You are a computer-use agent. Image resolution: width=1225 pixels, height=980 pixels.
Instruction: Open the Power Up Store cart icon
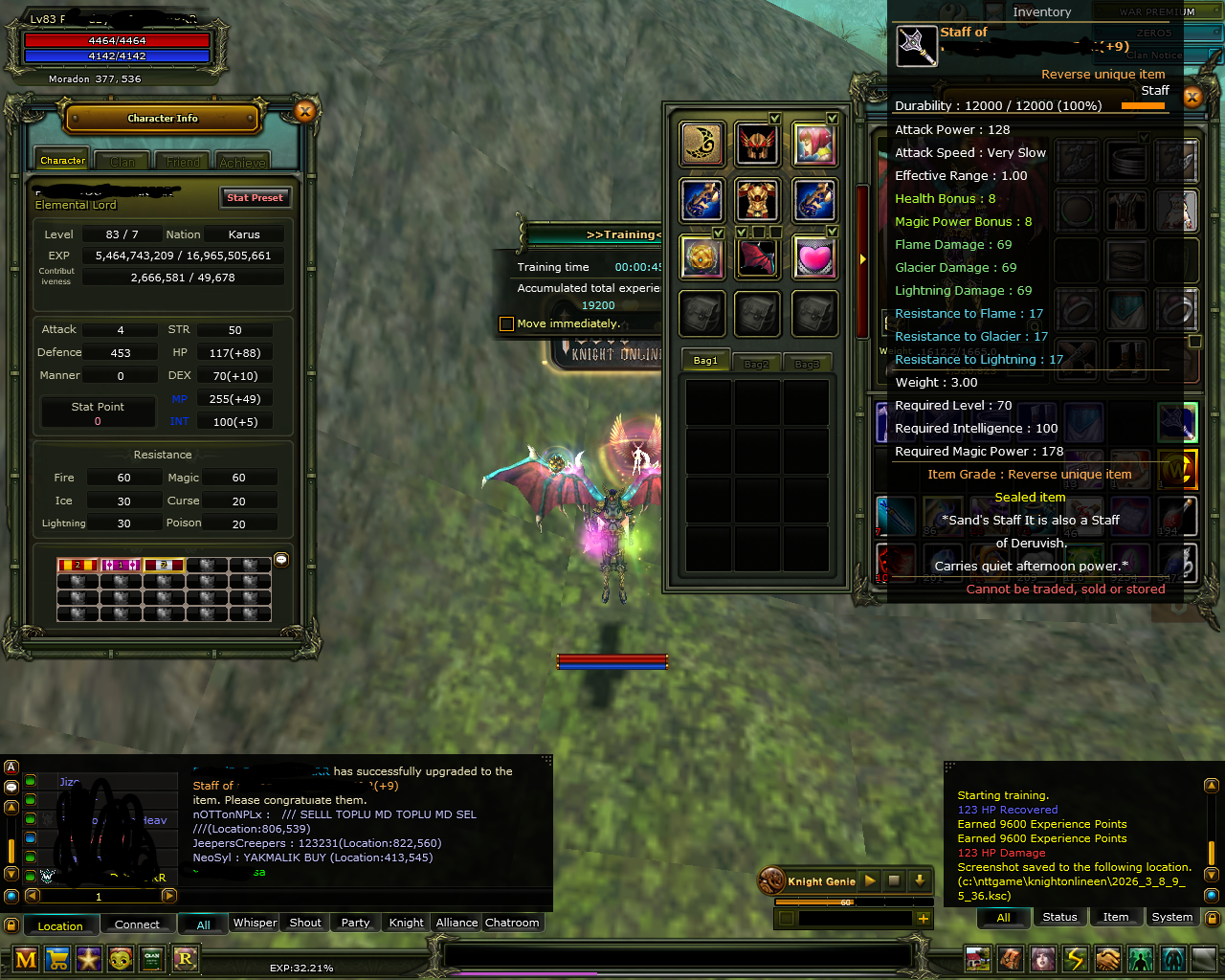(56, 959)
